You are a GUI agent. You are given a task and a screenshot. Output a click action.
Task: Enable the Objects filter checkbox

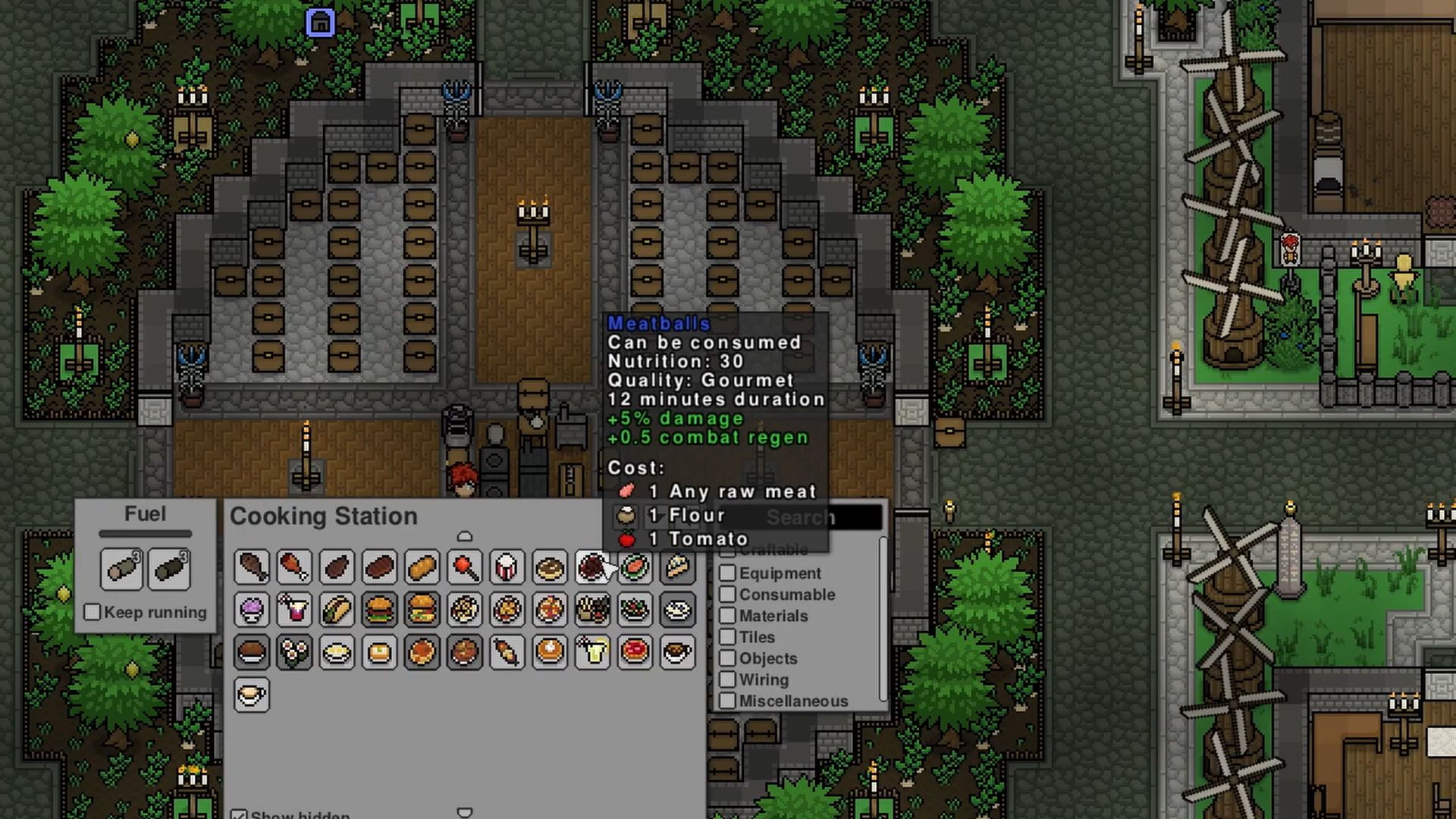pos(728,658)
